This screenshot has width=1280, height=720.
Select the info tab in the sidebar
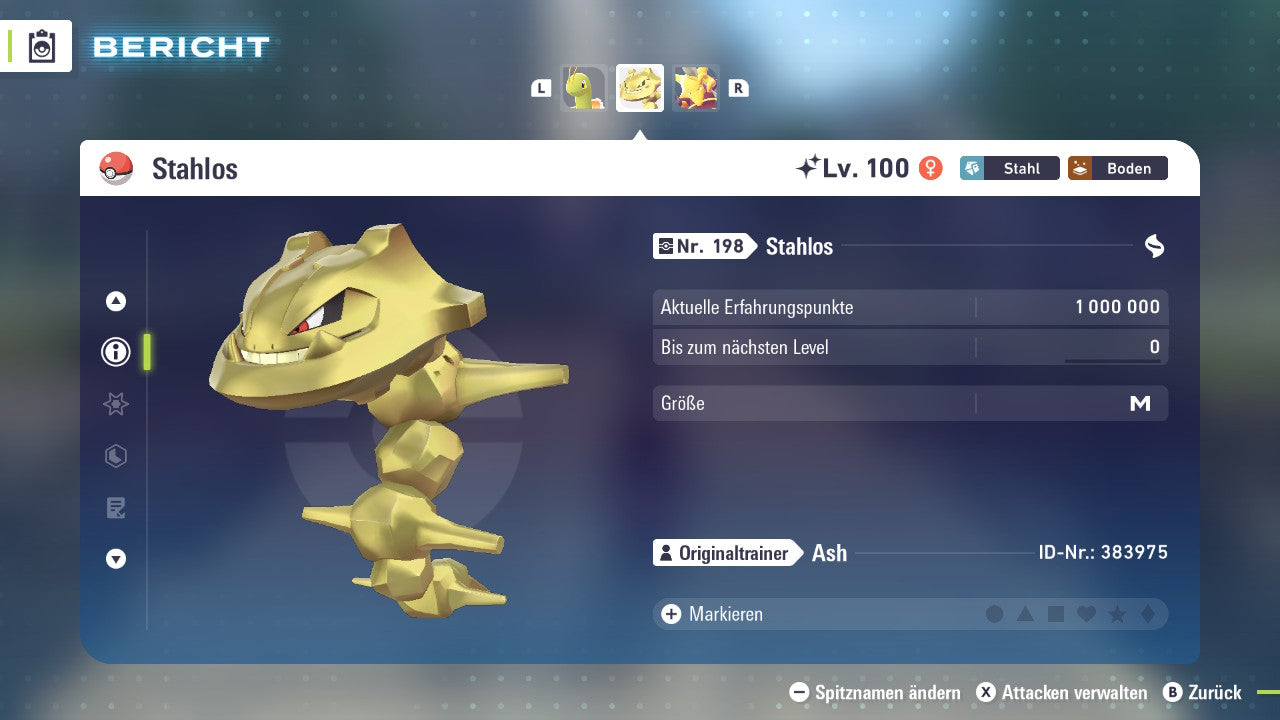[115, 352]
